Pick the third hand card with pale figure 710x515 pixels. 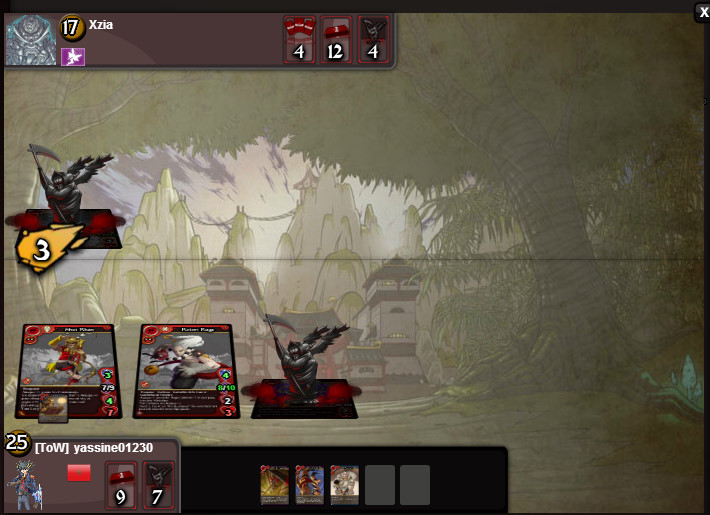tap(345, 484)
